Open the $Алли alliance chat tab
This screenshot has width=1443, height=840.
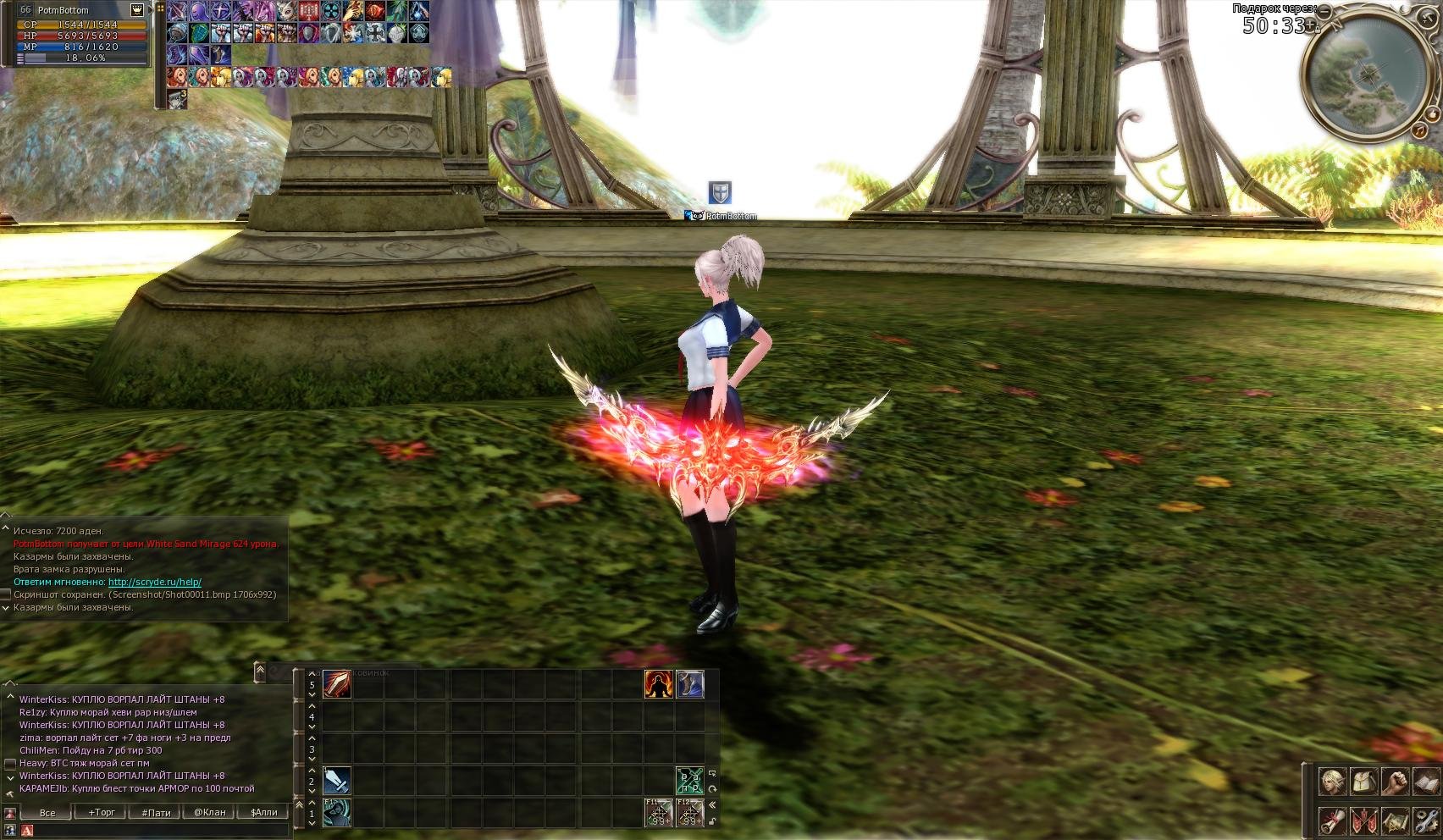tap(263, 812)
